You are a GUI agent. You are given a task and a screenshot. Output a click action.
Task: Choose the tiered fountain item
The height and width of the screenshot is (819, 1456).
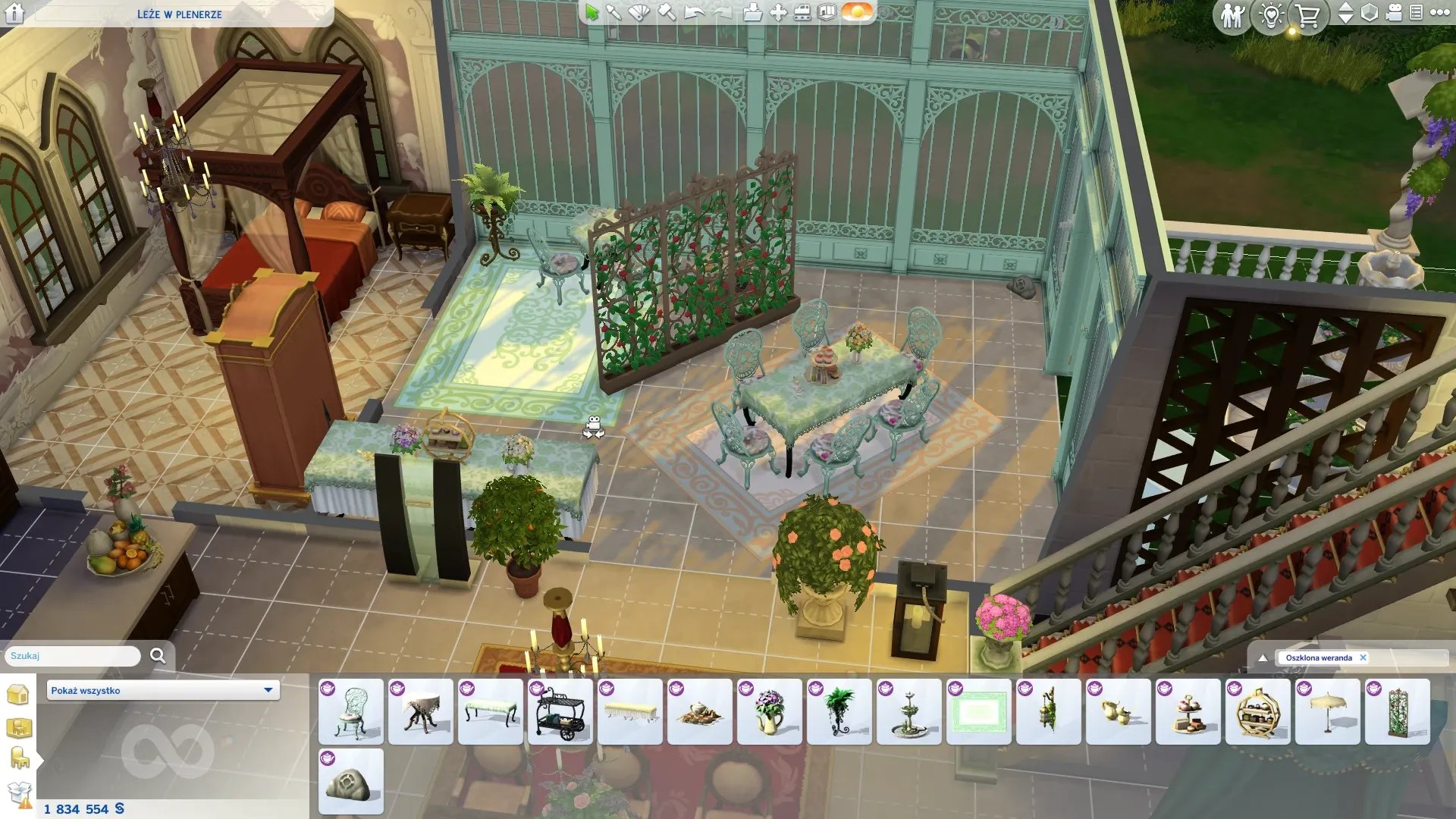909,711
